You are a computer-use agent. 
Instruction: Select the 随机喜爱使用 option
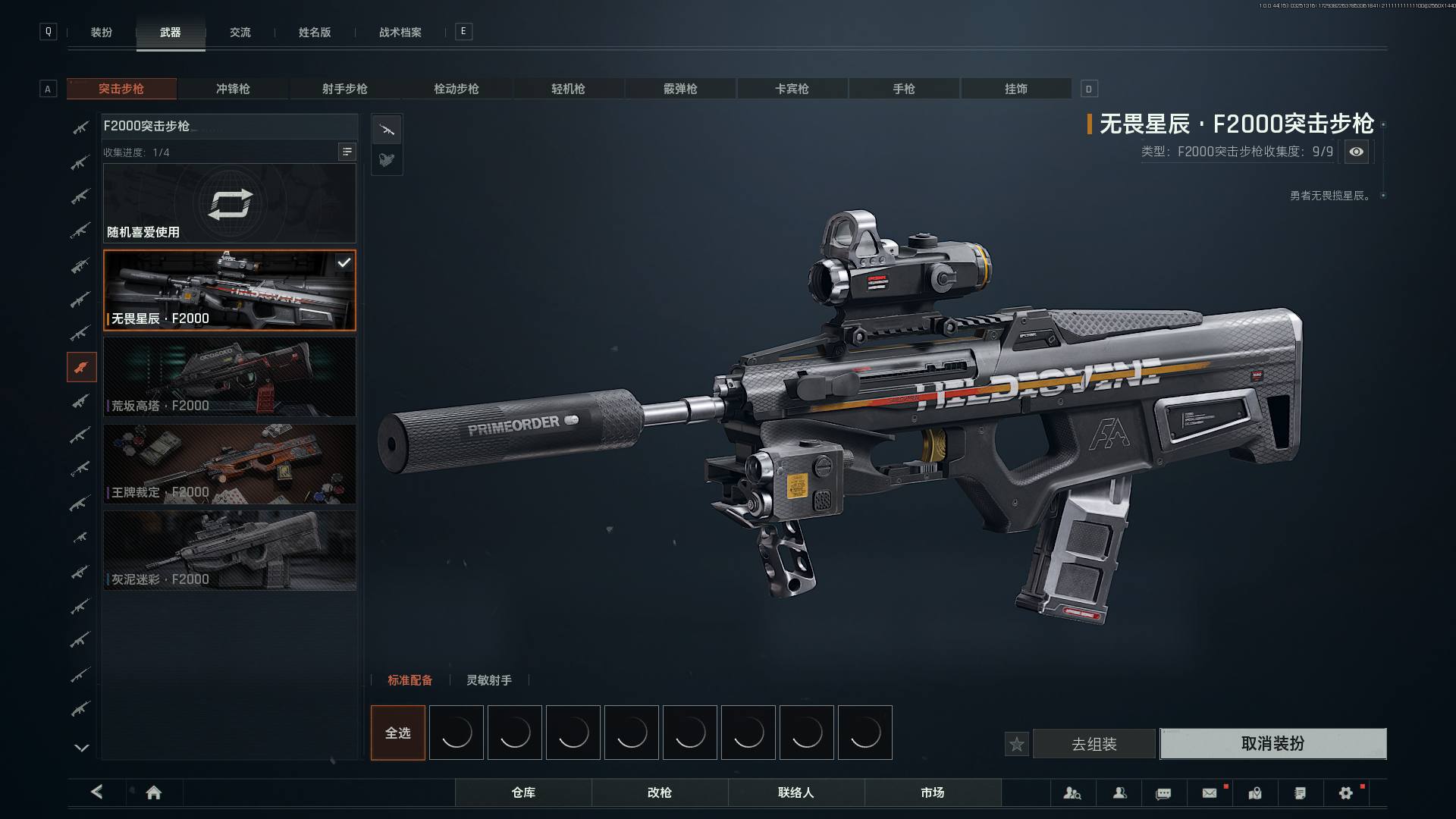click(x=229, y=204)
